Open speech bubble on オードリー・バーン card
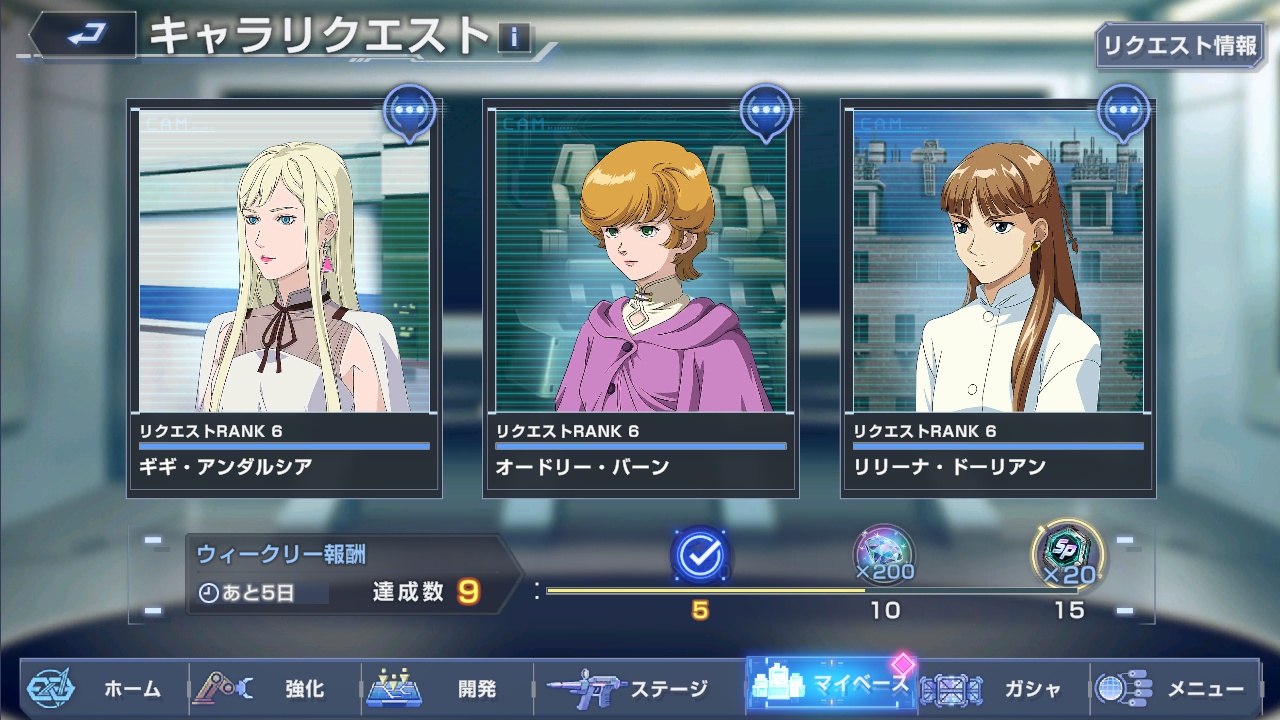This screenshot has height=720, width=1280. point(766,111)
